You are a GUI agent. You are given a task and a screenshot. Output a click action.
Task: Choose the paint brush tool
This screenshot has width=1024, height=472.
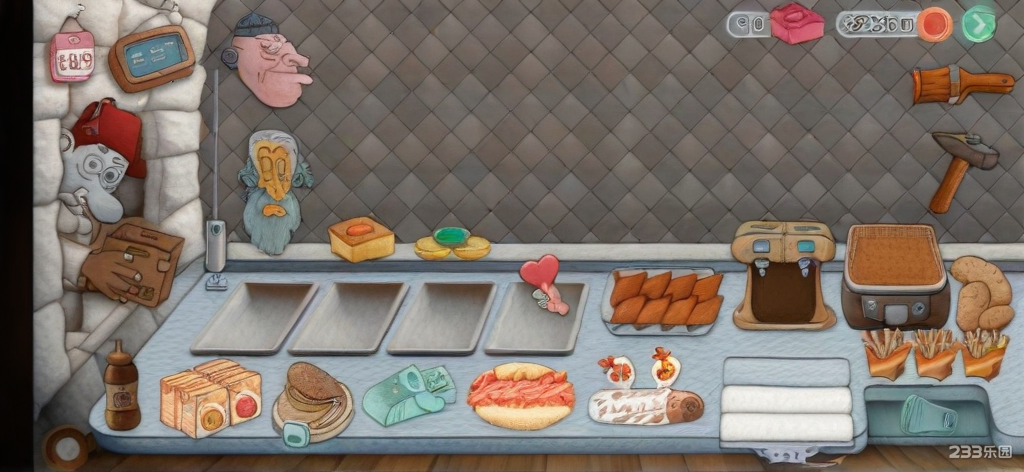click(x=961, y=86)
